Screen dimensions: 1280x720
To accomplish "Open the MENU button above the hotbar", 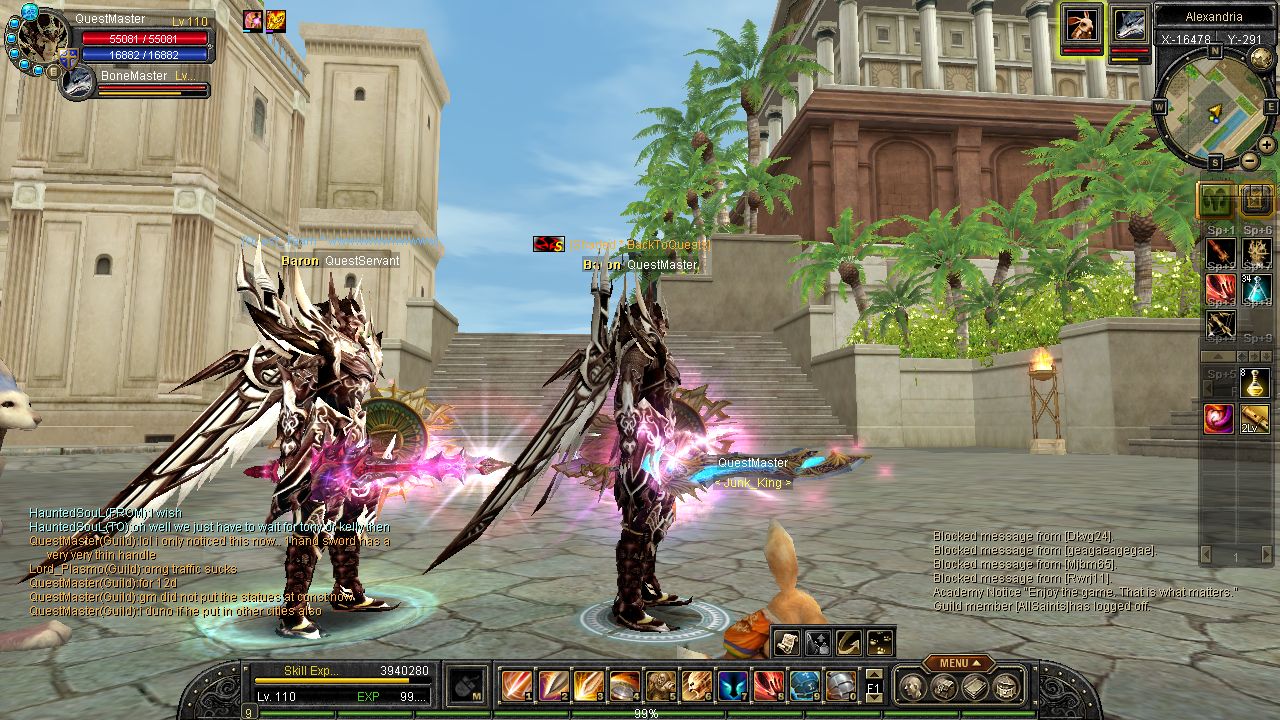I will (958, 663).
